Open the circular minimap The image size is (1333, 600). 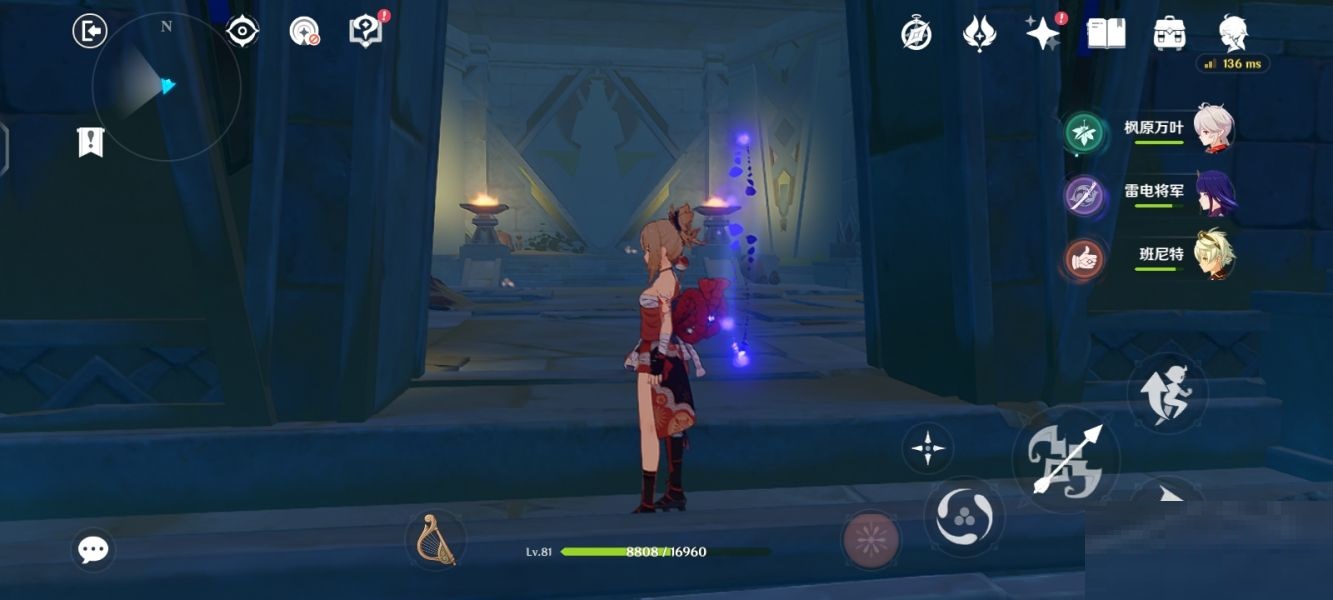click(x=166, y=86)
